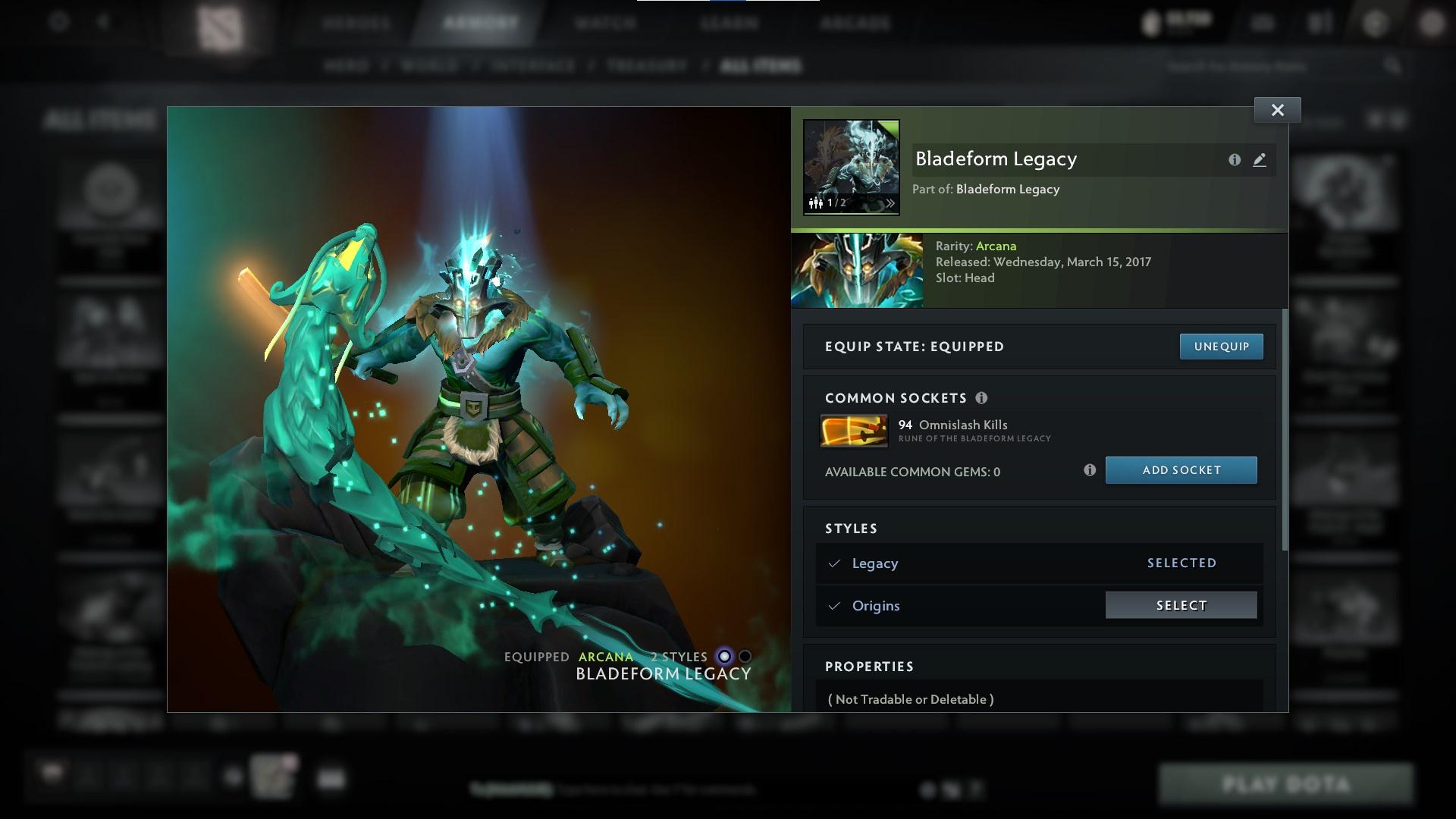Open the Arcade menu
The width and height of the screenshot is (1456, 819).
click(855, 23)
